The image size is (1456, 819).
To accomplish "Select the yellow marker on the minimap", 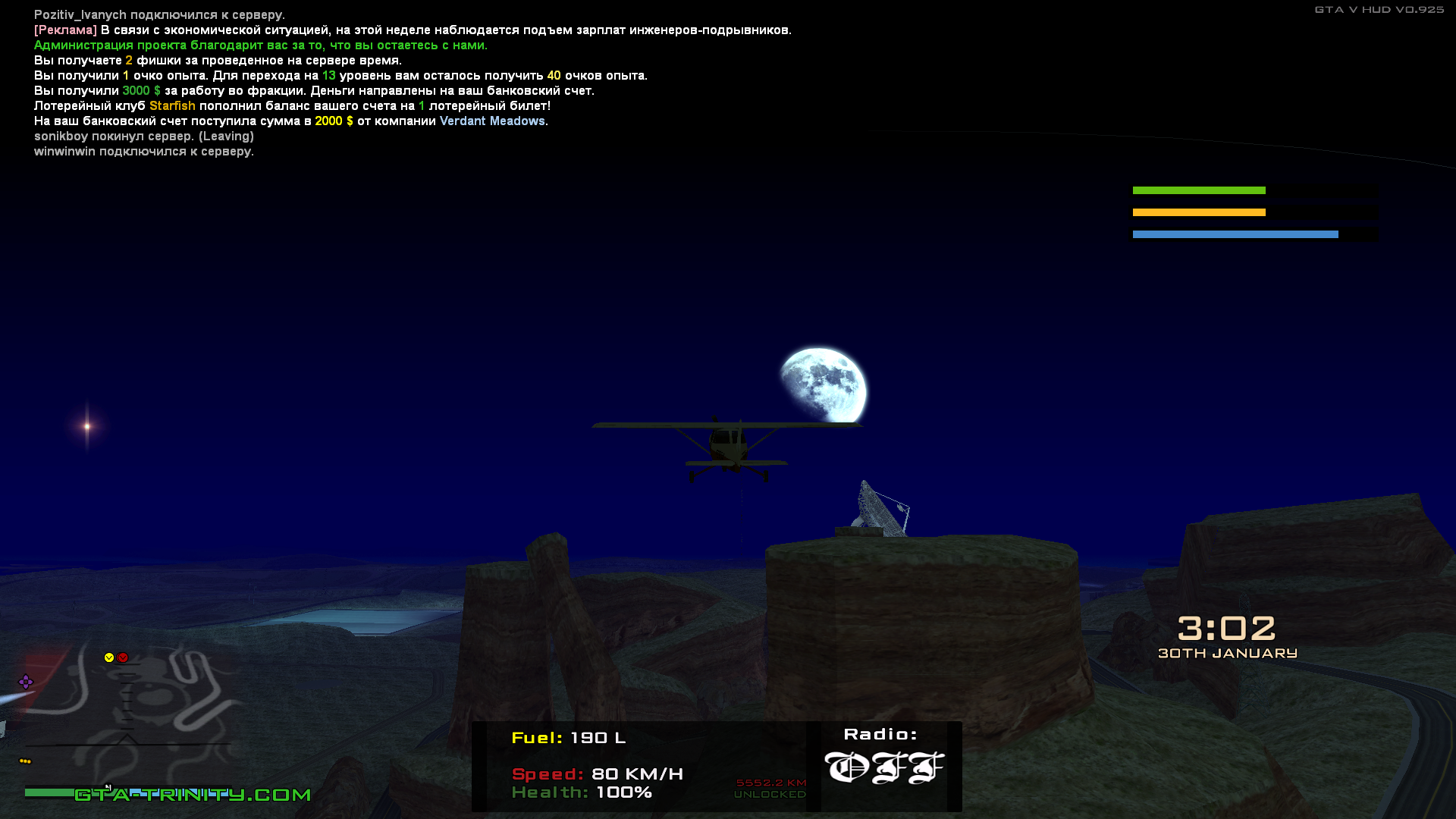I will point(109,657).
